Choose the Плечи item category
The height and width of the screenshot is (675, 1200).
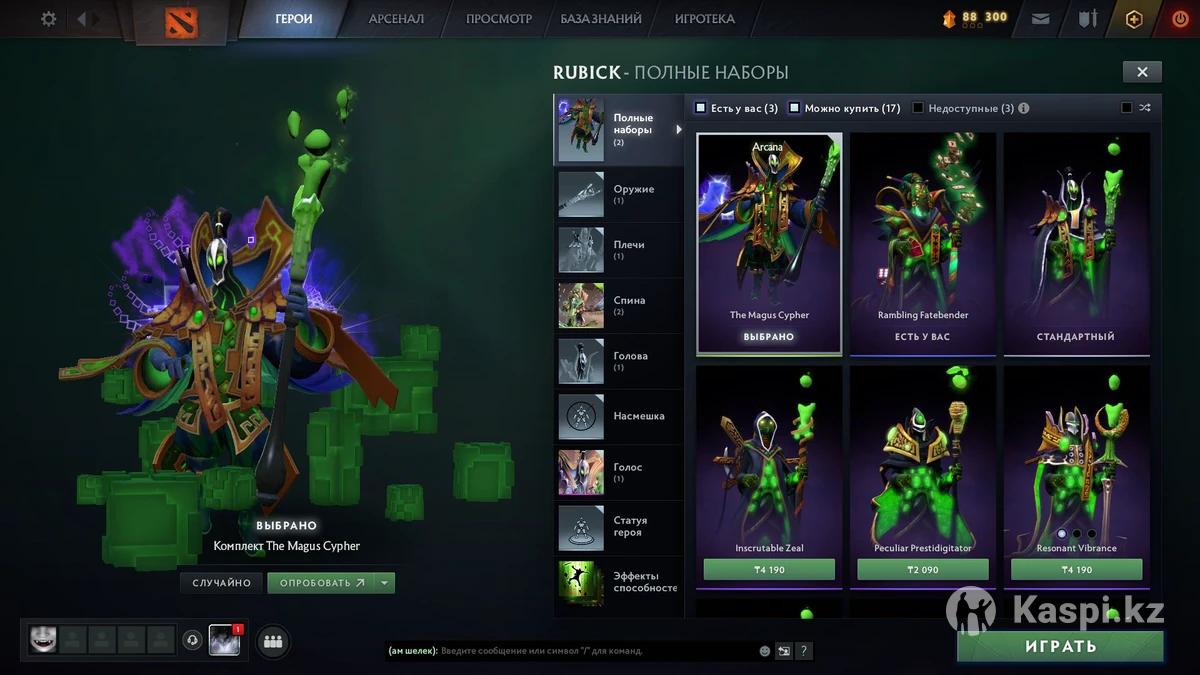coord(618,250)
